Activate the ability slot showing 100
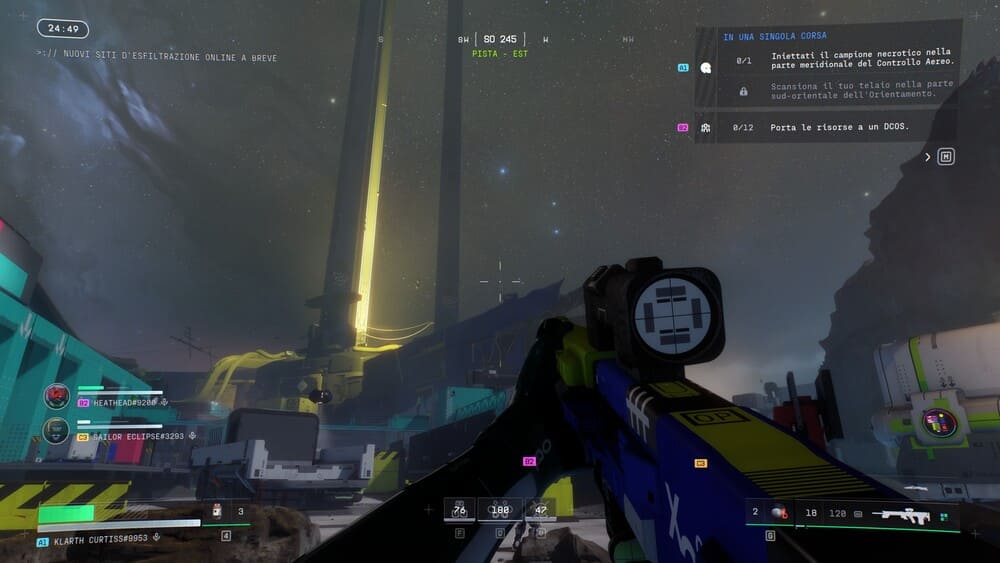Viewport: 1000px width, 563px height. coord(499,510)
